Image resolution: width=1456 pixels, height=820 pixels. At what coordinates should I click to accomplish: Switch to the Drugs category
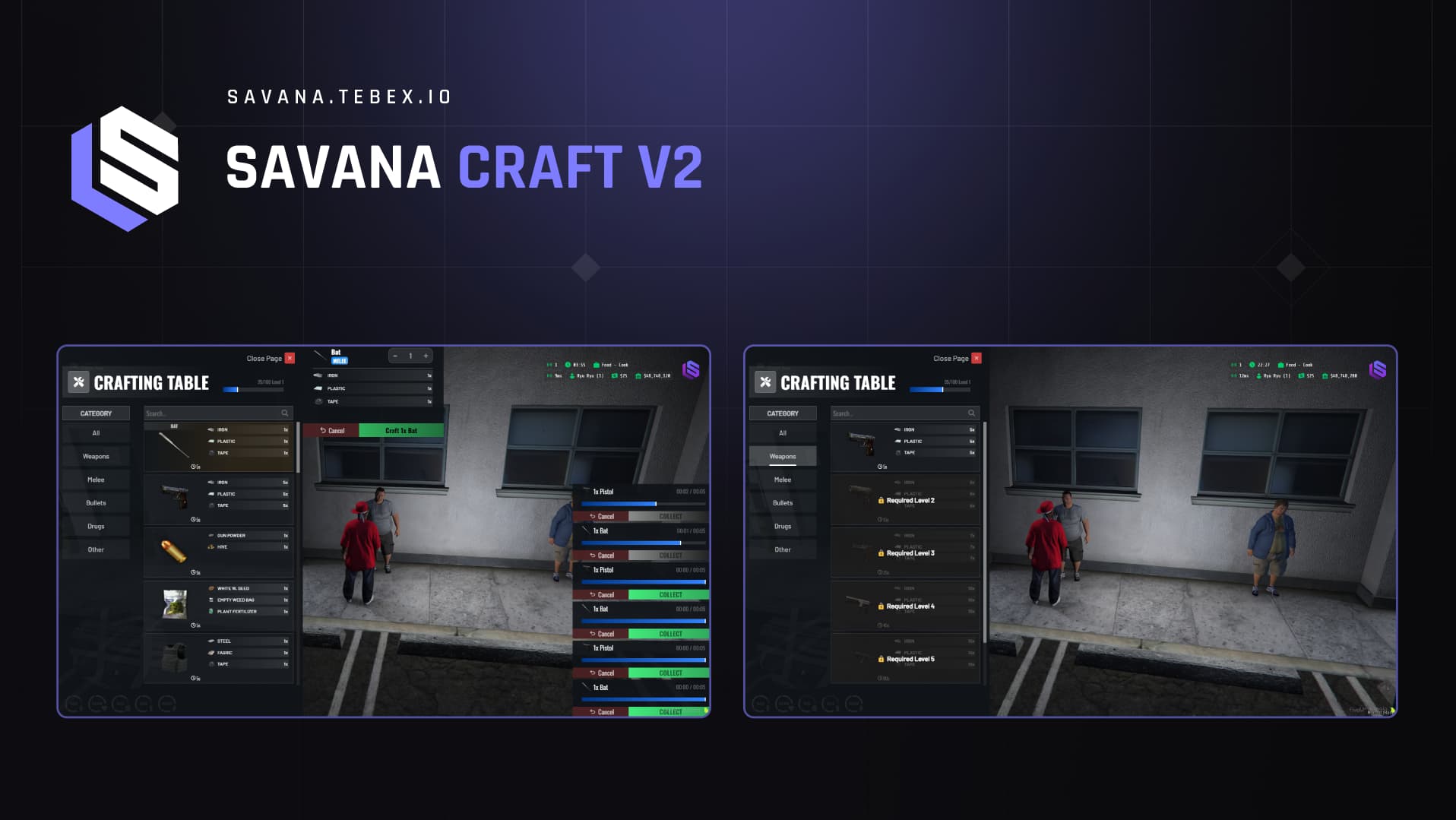[x=96, y=527]
